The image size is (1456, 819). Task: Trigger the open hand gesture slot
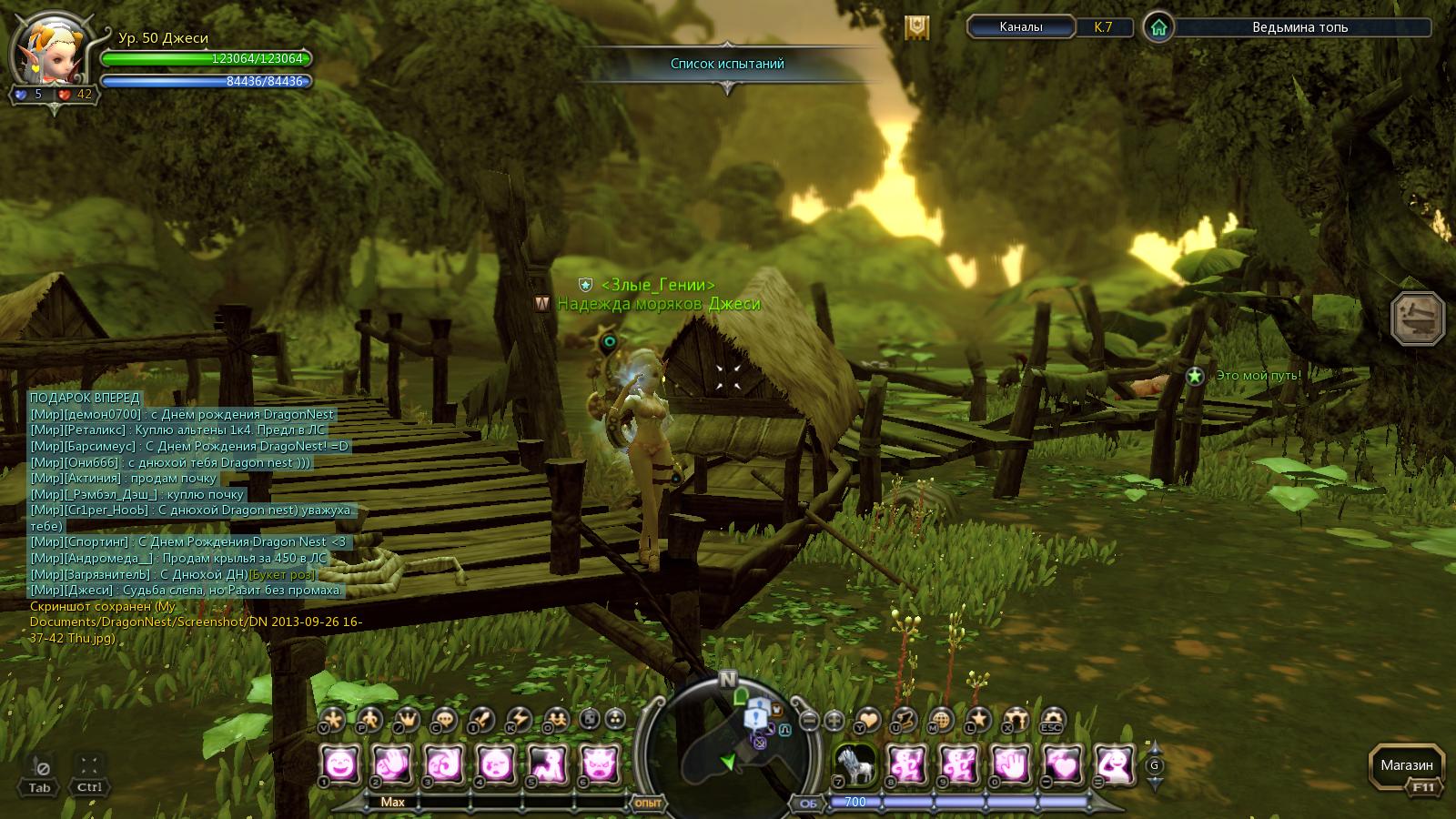pyautogui.click(x=1009, y=765)
